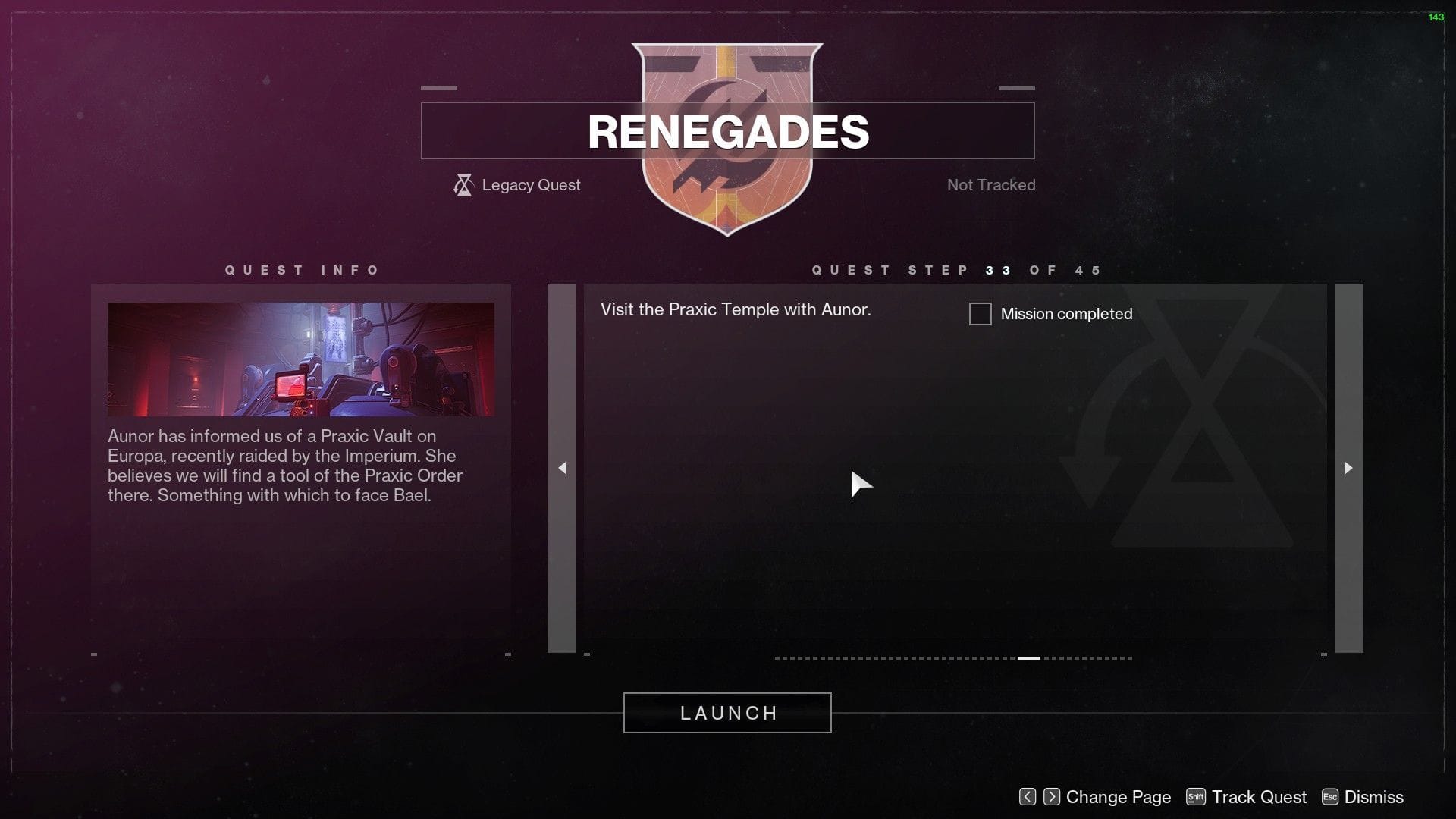Click the Esc key icon beside Dismiss
Image resolution: width=1456 pixels, height=819 pixels.
point(1329,797)
